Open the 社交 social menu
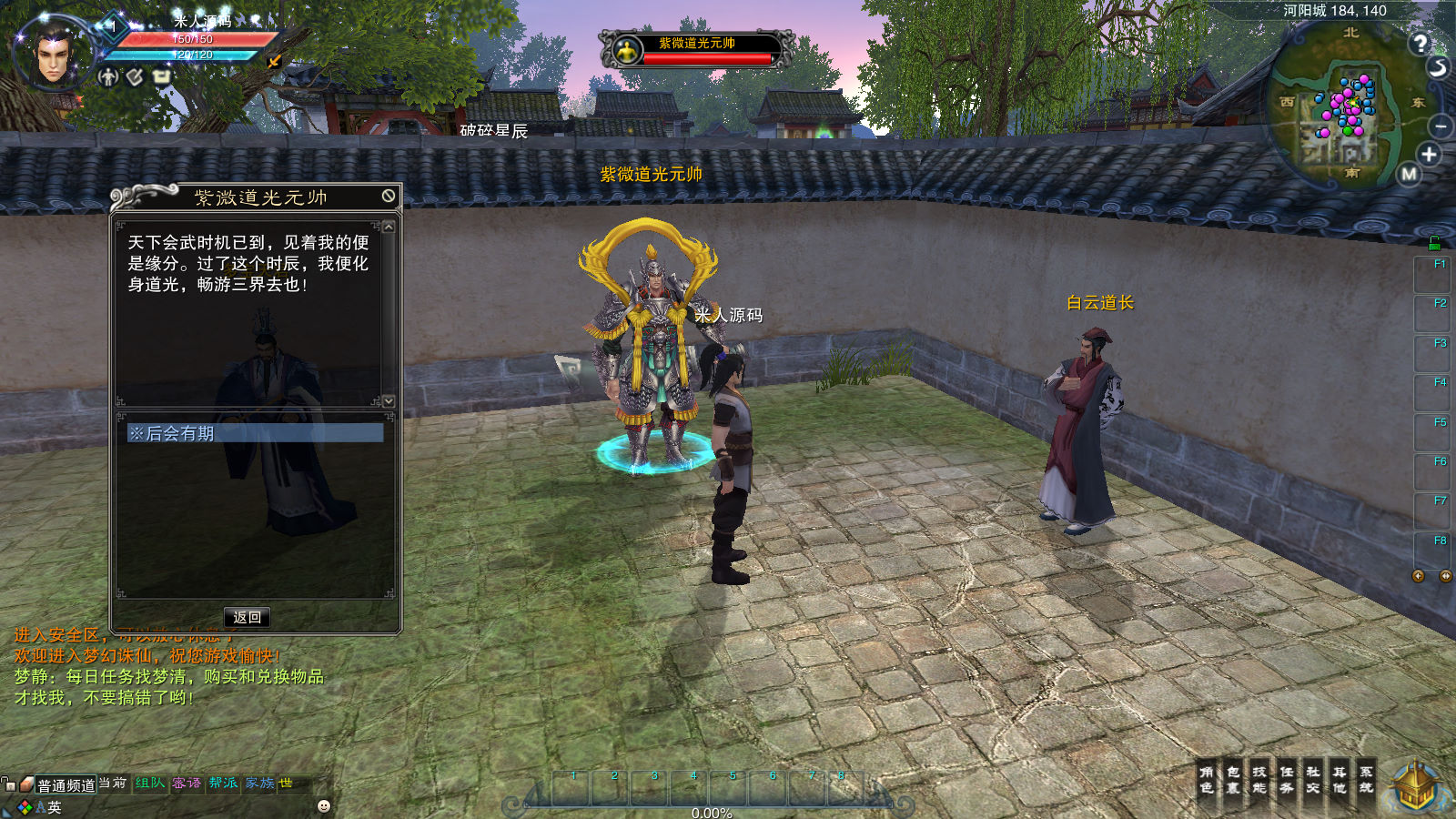The image size is (1456, 819). click(1313, 780)
